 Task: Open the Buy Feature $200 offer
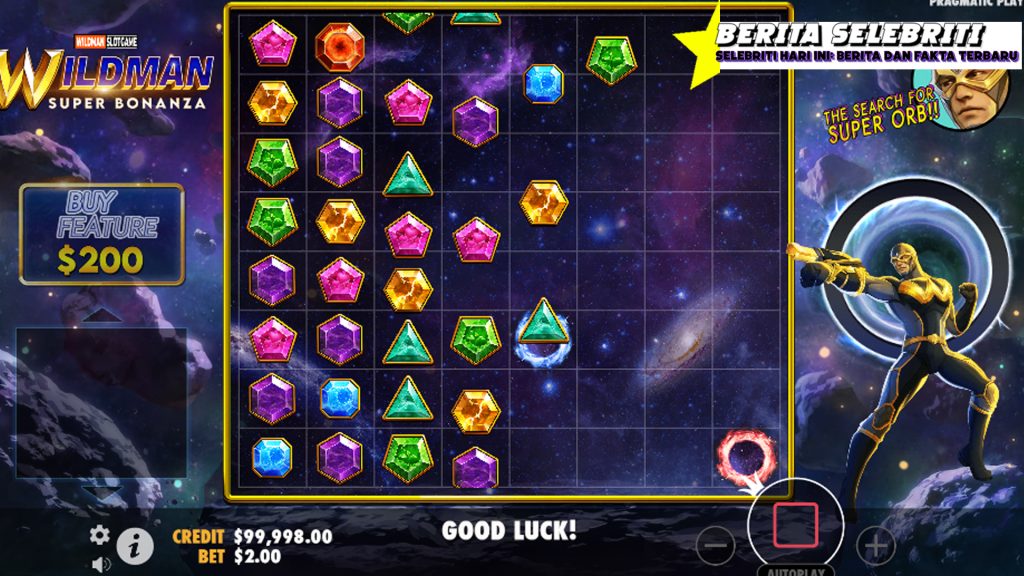coord(103,234)
